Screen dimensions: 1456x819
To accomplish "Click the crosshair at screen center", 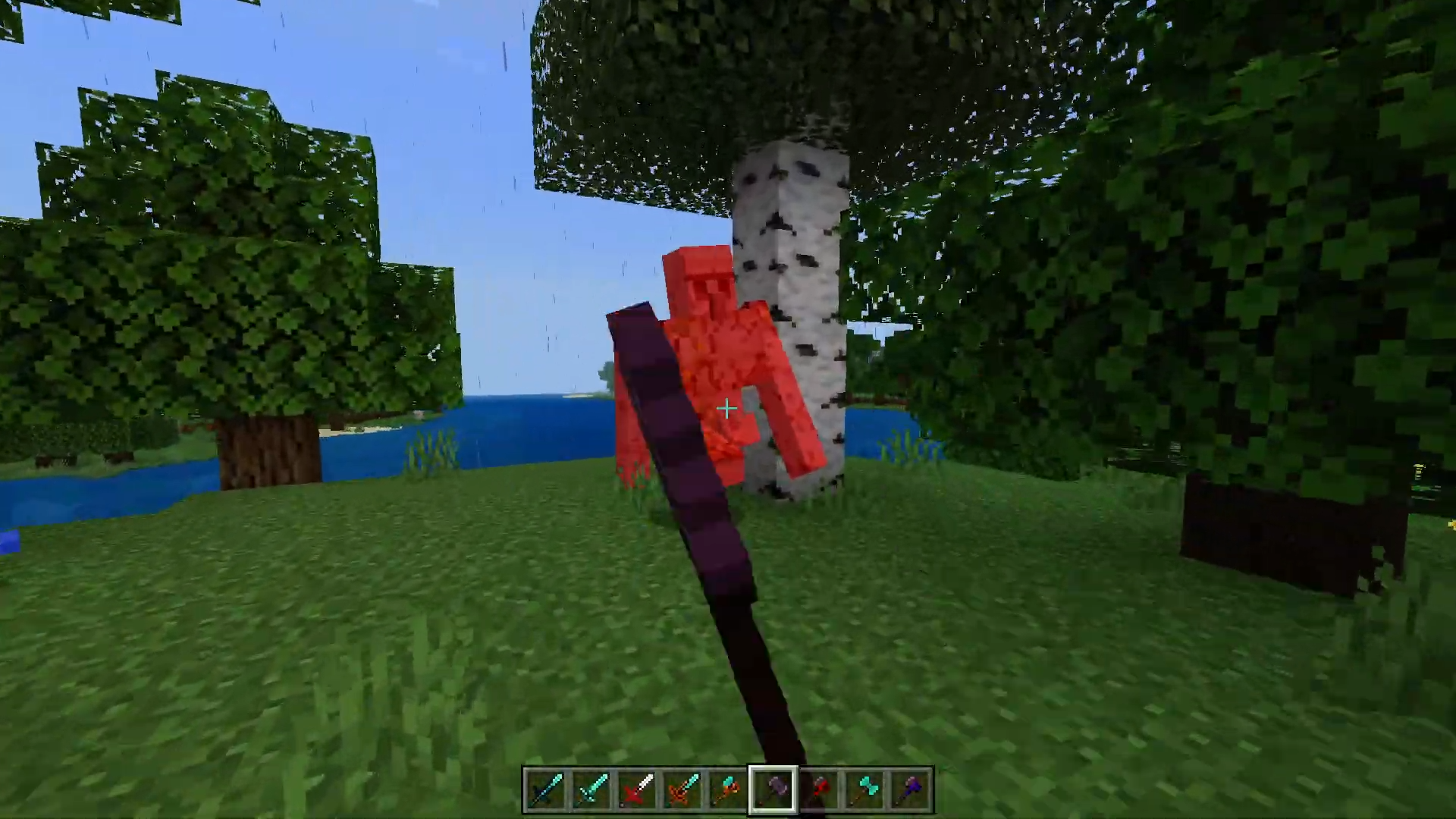I will coord(726,409).
